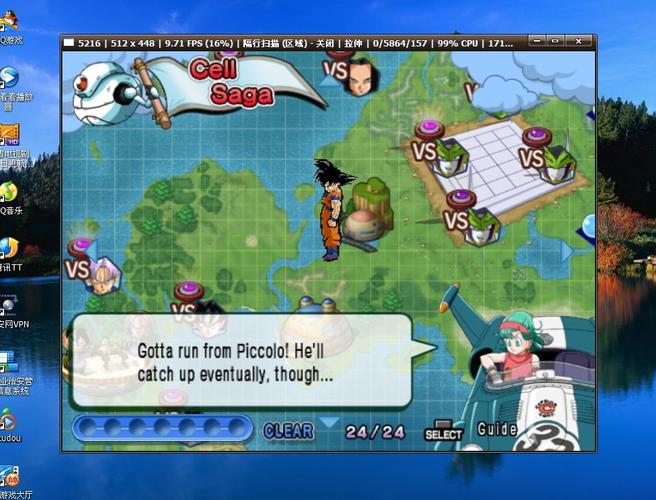This screenshot has width=656, height=500.
Task: Select the VS Android 17 battle marker
Action: tap(352, 75)
